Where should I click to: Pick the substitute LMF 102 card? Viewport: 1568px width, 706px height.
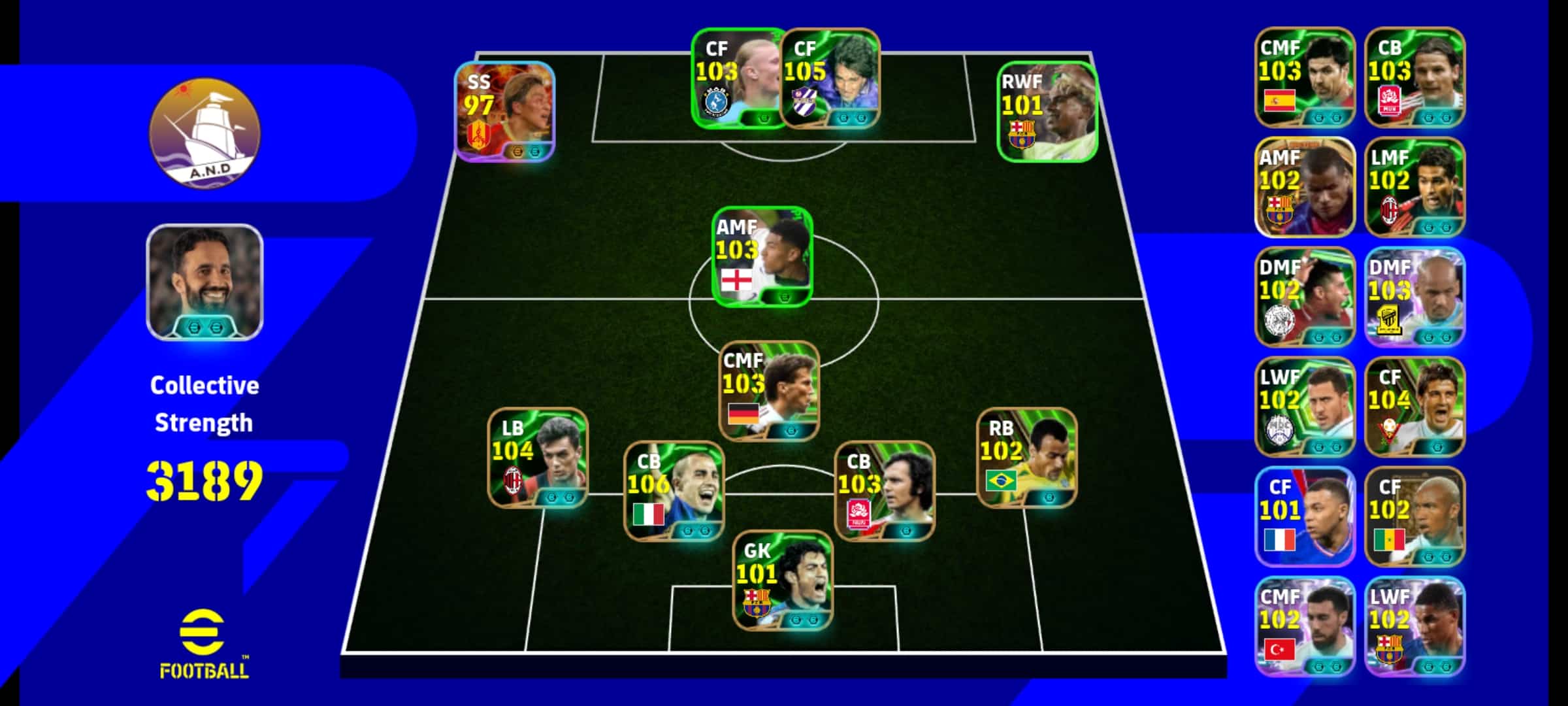(x=1414, y=187)
